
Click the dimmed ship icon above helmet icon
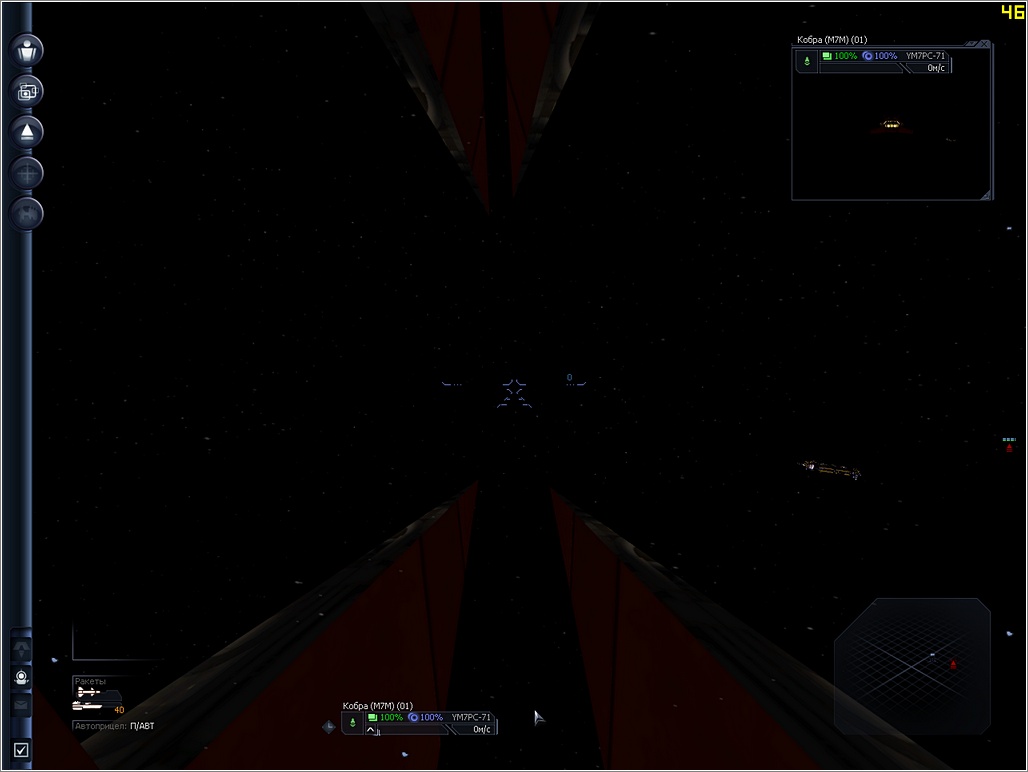pyautogui.click(x=21, y=649)
